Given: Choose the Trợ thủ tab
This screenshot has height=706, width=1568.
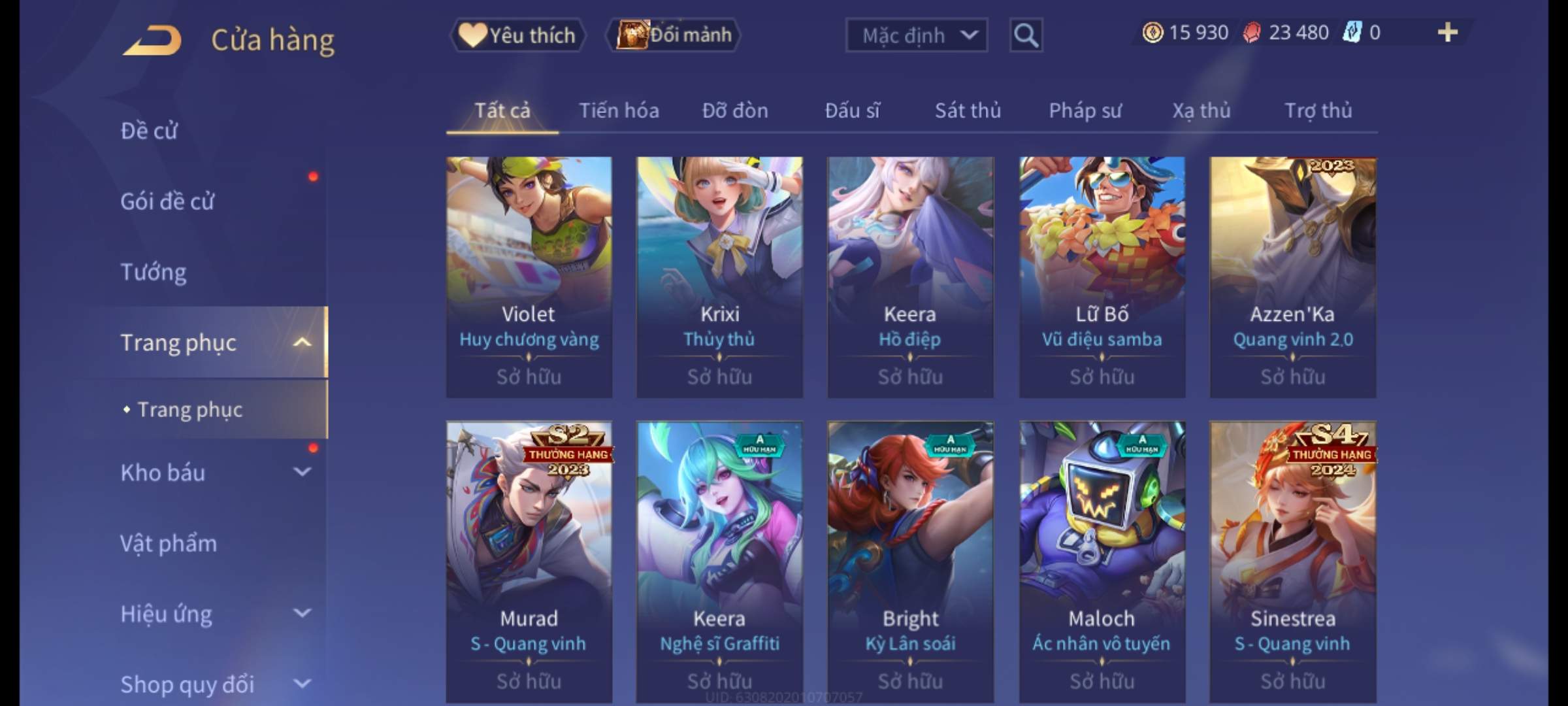Looking at the screenshot, I should pos(1318,110).
